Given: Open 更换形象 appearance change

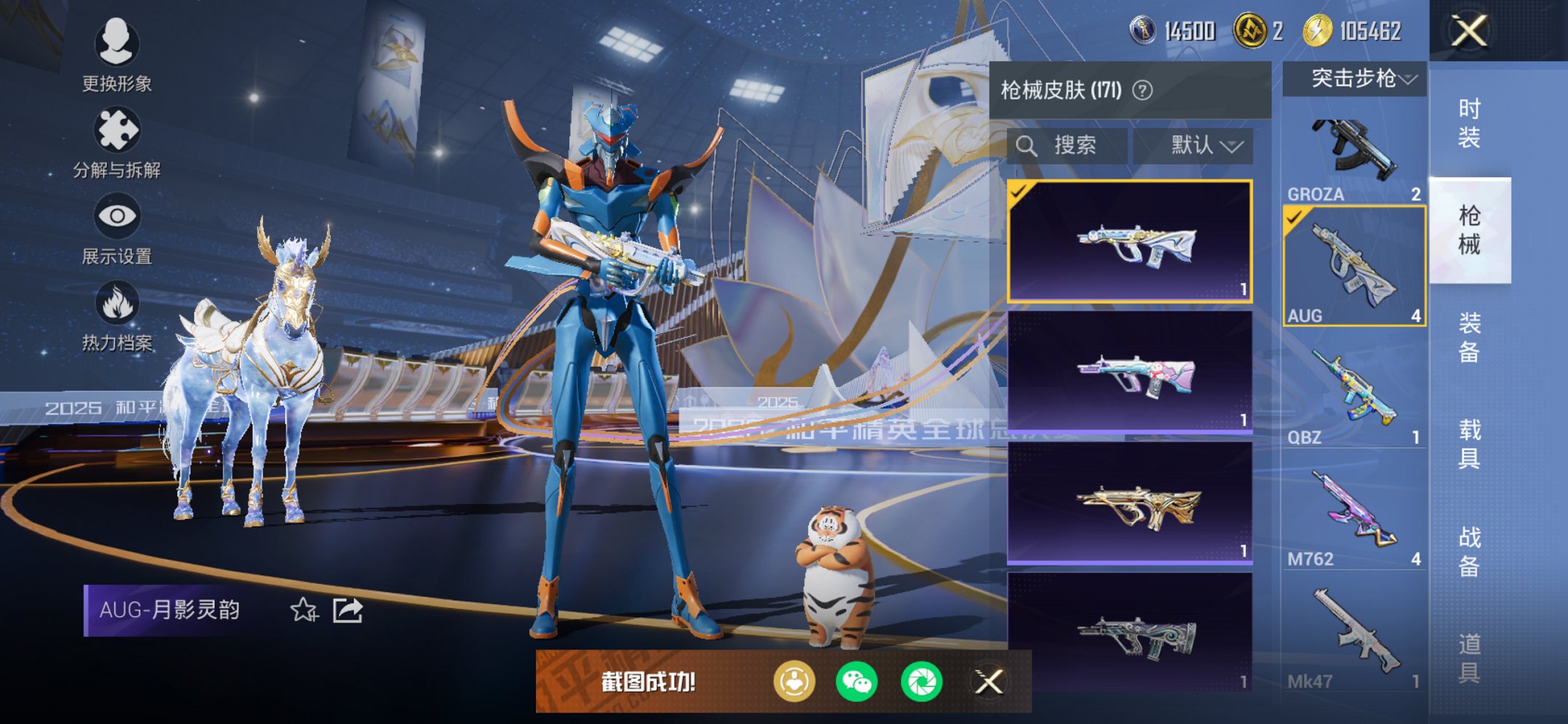Looking at the screenshot, I should 117,55.
